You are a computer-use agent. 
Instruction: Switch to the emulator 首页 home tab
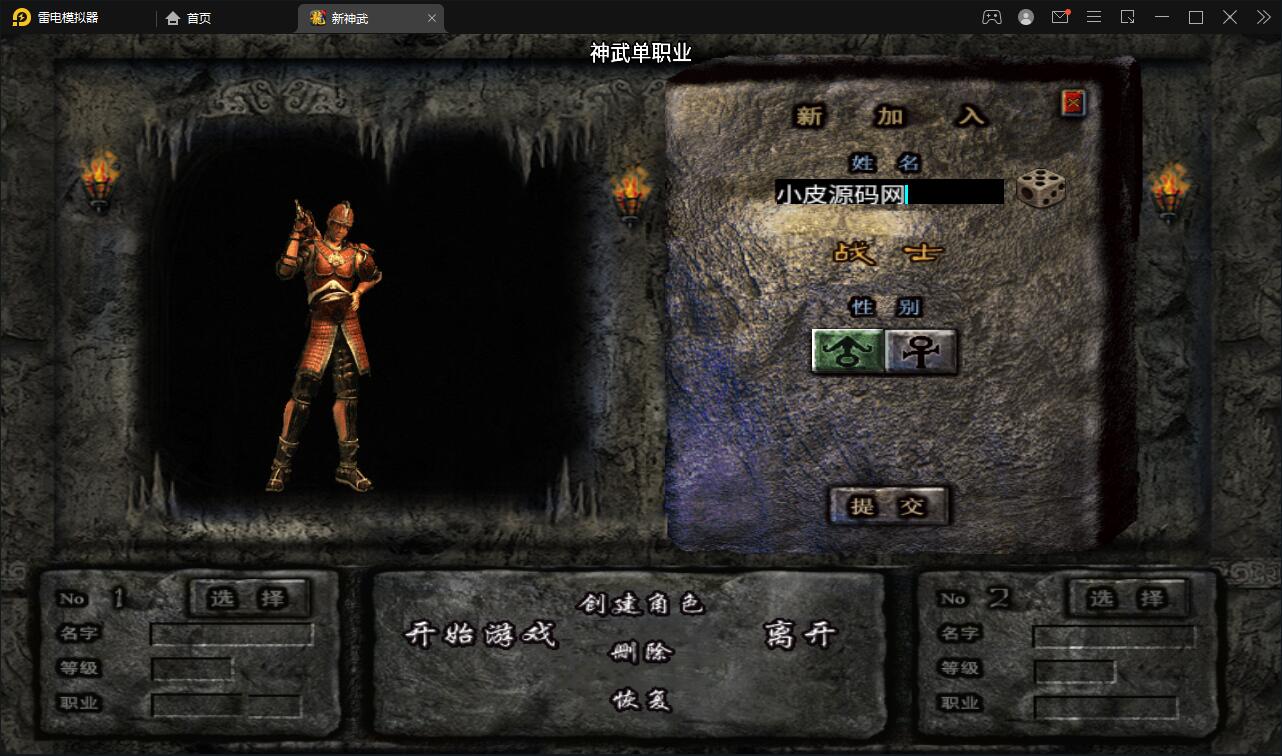pos(190,18)
